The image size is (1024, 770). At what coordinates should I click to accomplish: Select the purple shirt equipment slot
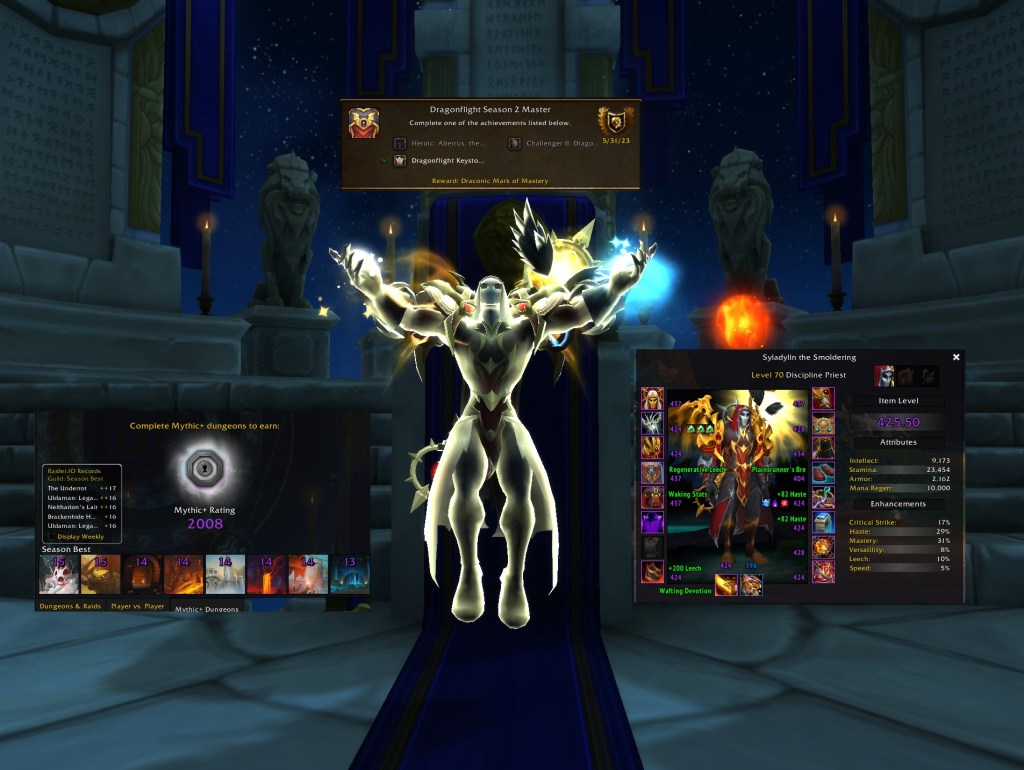pos(652,522)
